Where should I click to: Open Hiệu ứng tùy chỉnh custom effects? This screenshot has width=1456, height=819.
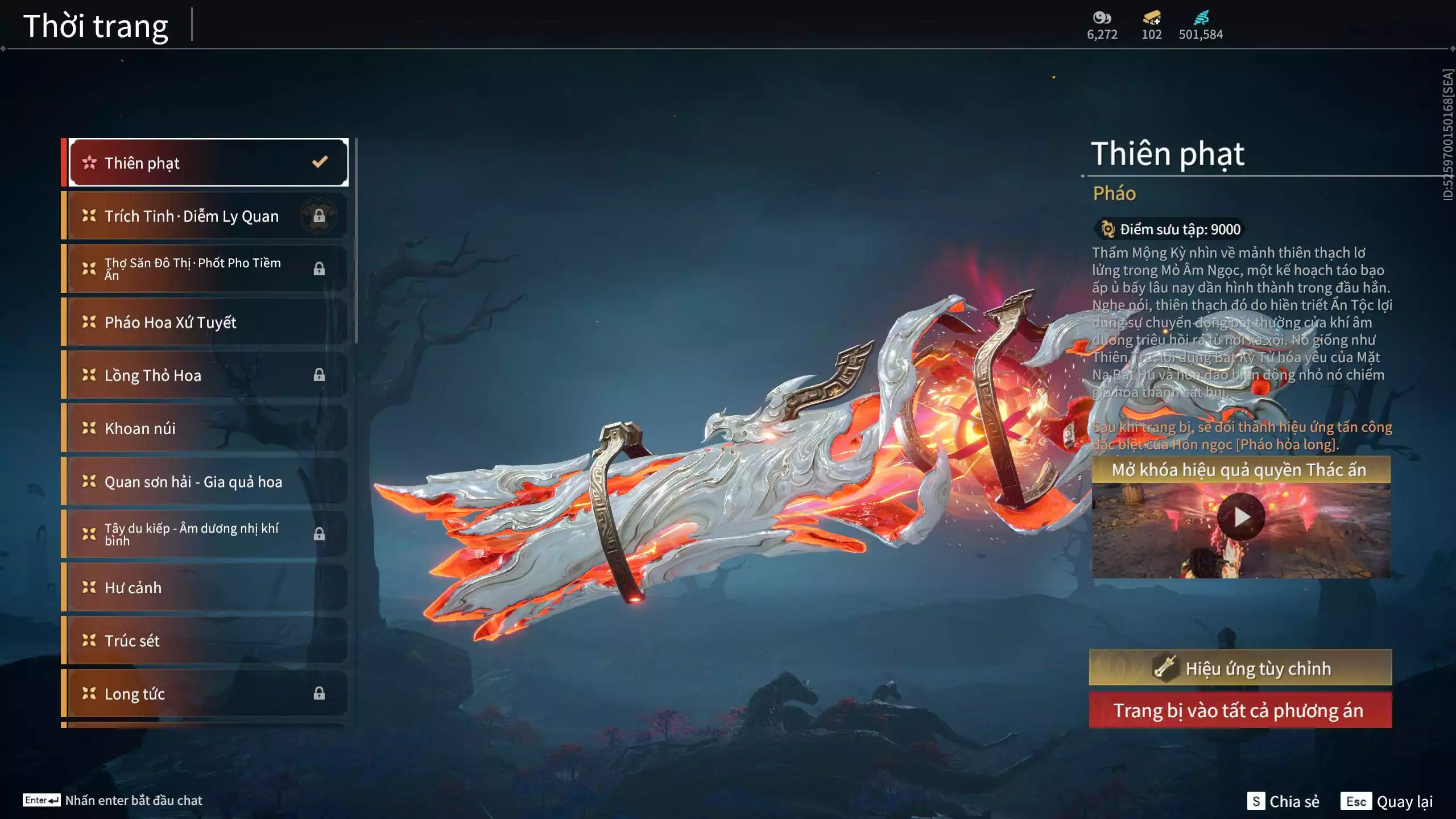(1240, 668)
